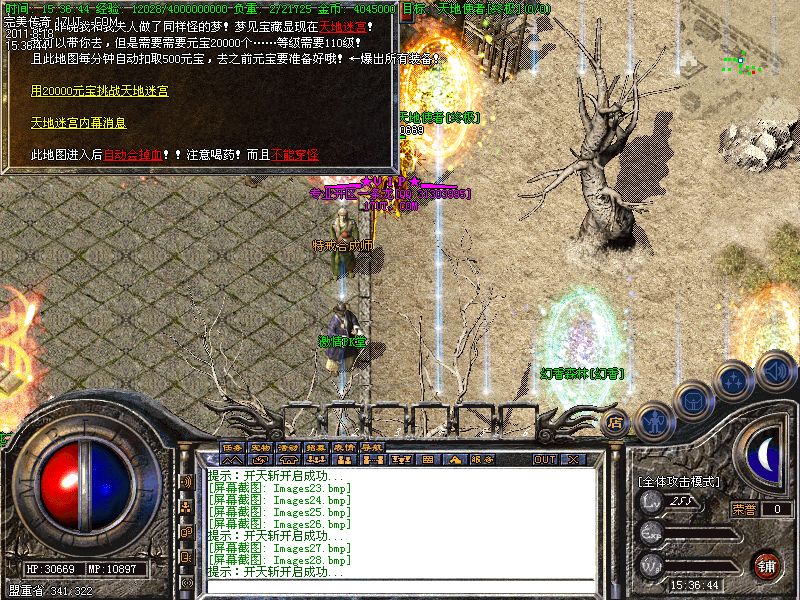Click the OUT button above the chat
800x600 pixels.
point(544,460)
